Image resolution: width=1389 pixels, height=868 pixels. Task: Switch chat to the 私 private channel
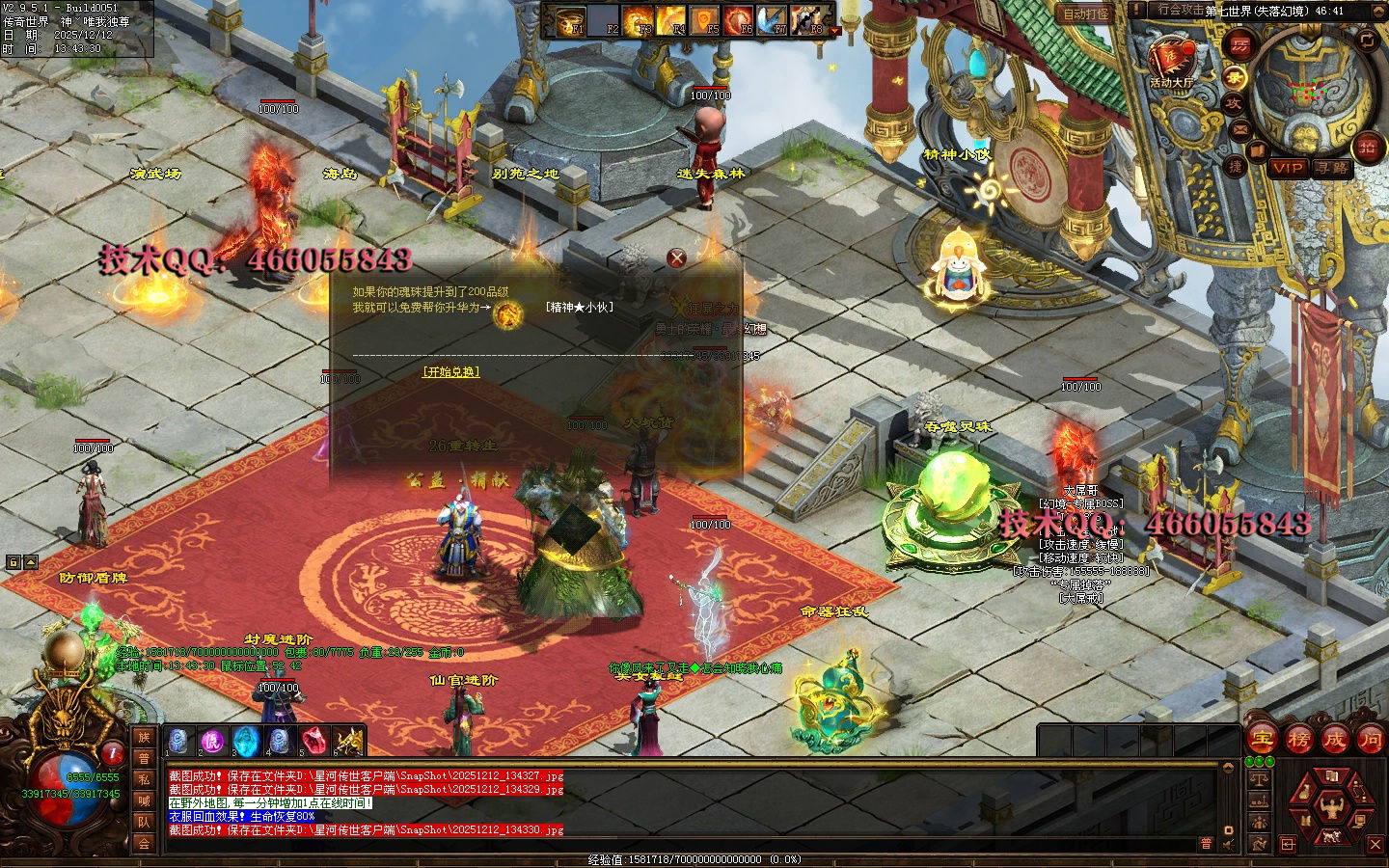tap(144, 779)
